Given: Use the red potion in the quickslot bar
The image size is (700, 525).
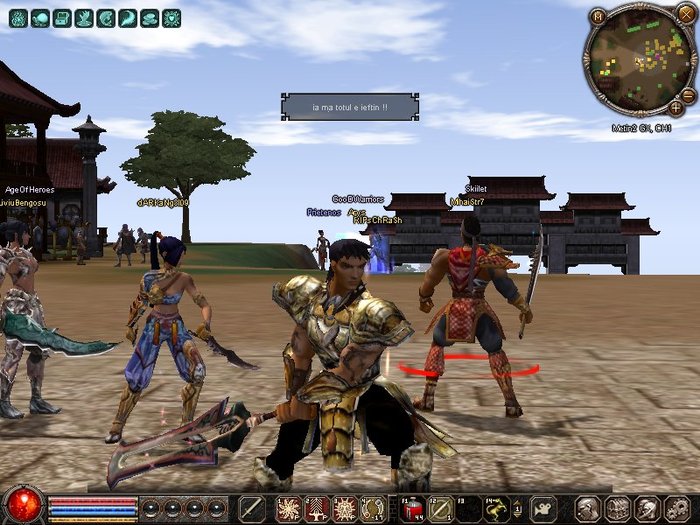Looking at the screenshot, I should [x=415, y=509].
